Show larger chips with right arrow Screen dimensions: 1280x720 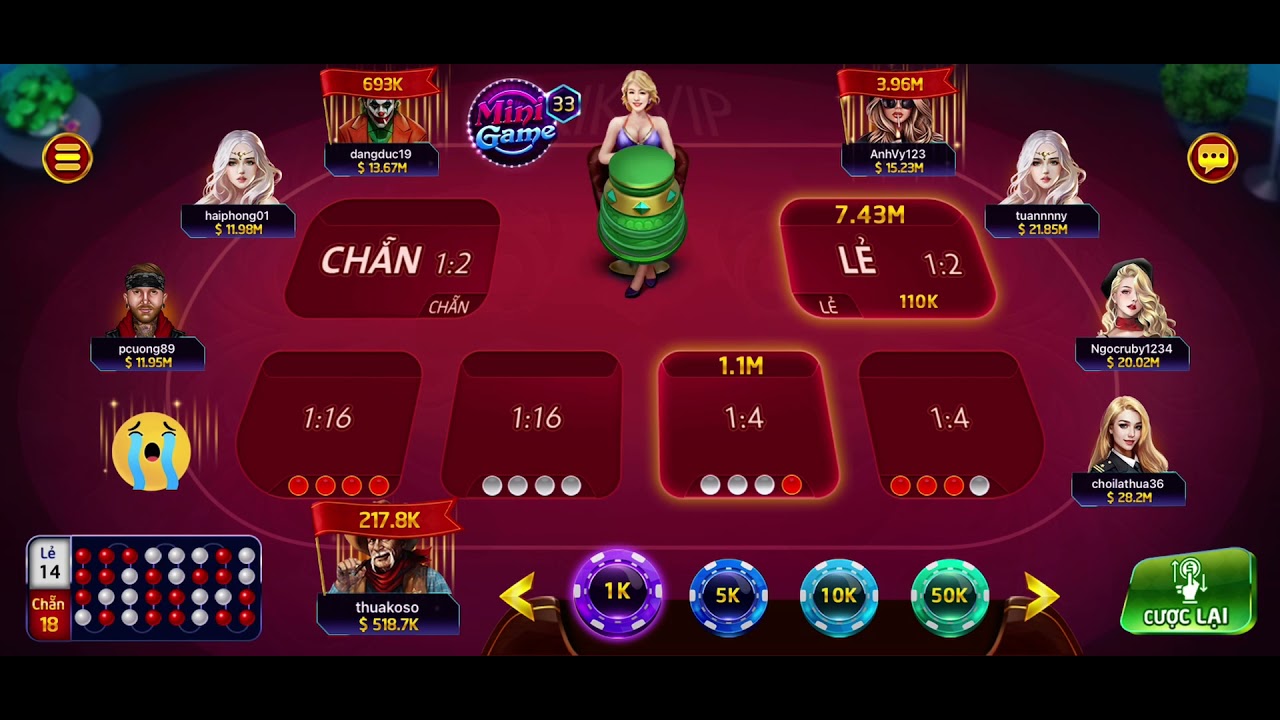1040,596
